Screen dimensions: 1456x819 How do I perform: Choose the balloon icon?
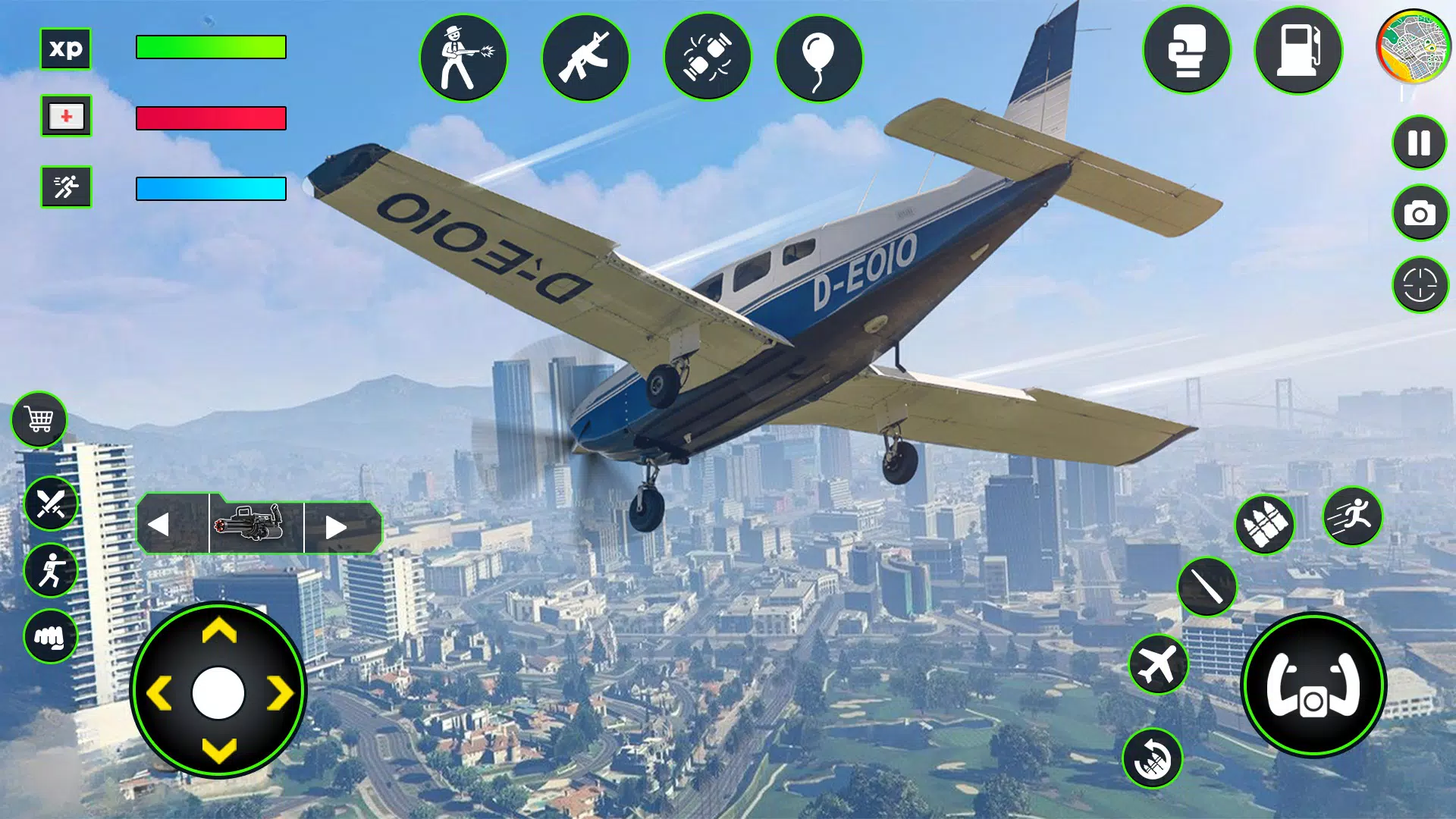pyautogui.click(x=819, y=58)
